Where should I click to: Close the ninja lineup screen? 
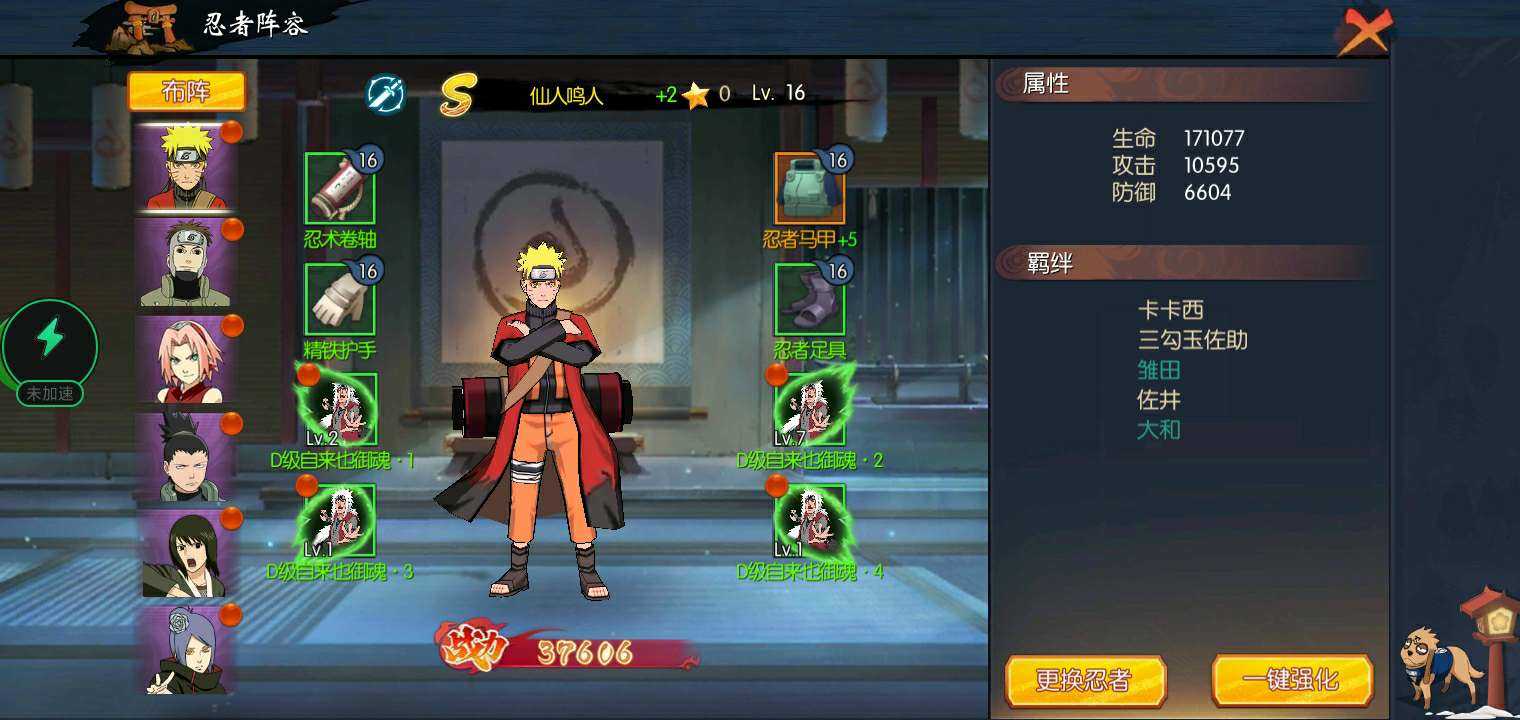tap(1365, 32)
